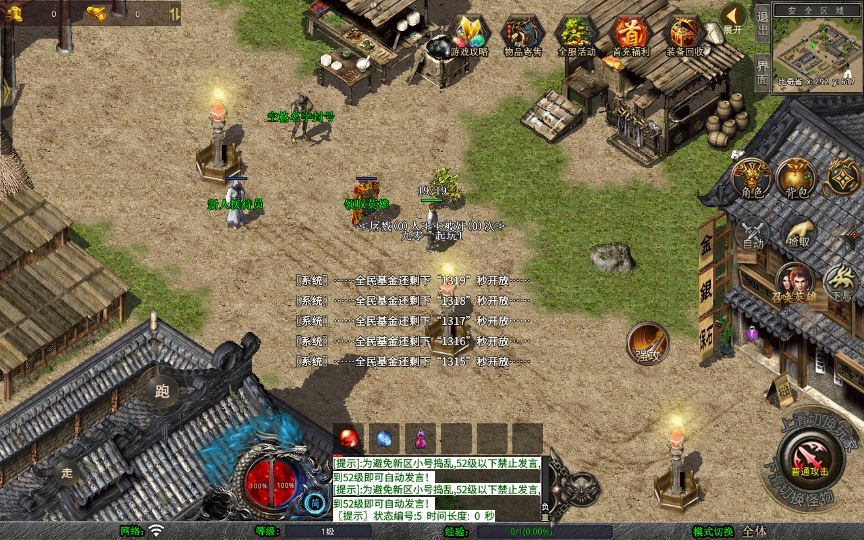The width and height of the screenshot is (864, 540).
Task: Open the 背包 backpack
Action: (798, 177)
